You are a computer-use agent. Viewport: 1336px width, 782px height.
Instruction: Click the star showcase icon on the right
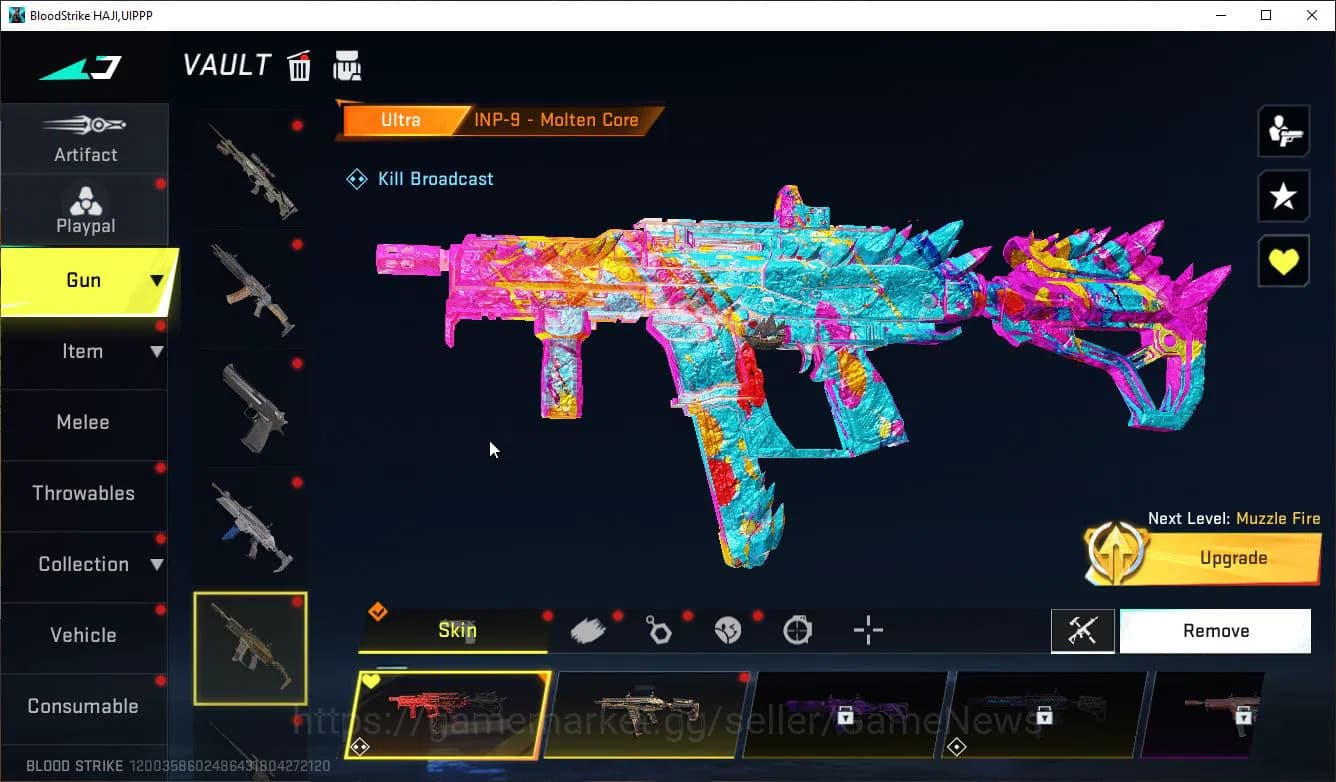click(1283, 196)
